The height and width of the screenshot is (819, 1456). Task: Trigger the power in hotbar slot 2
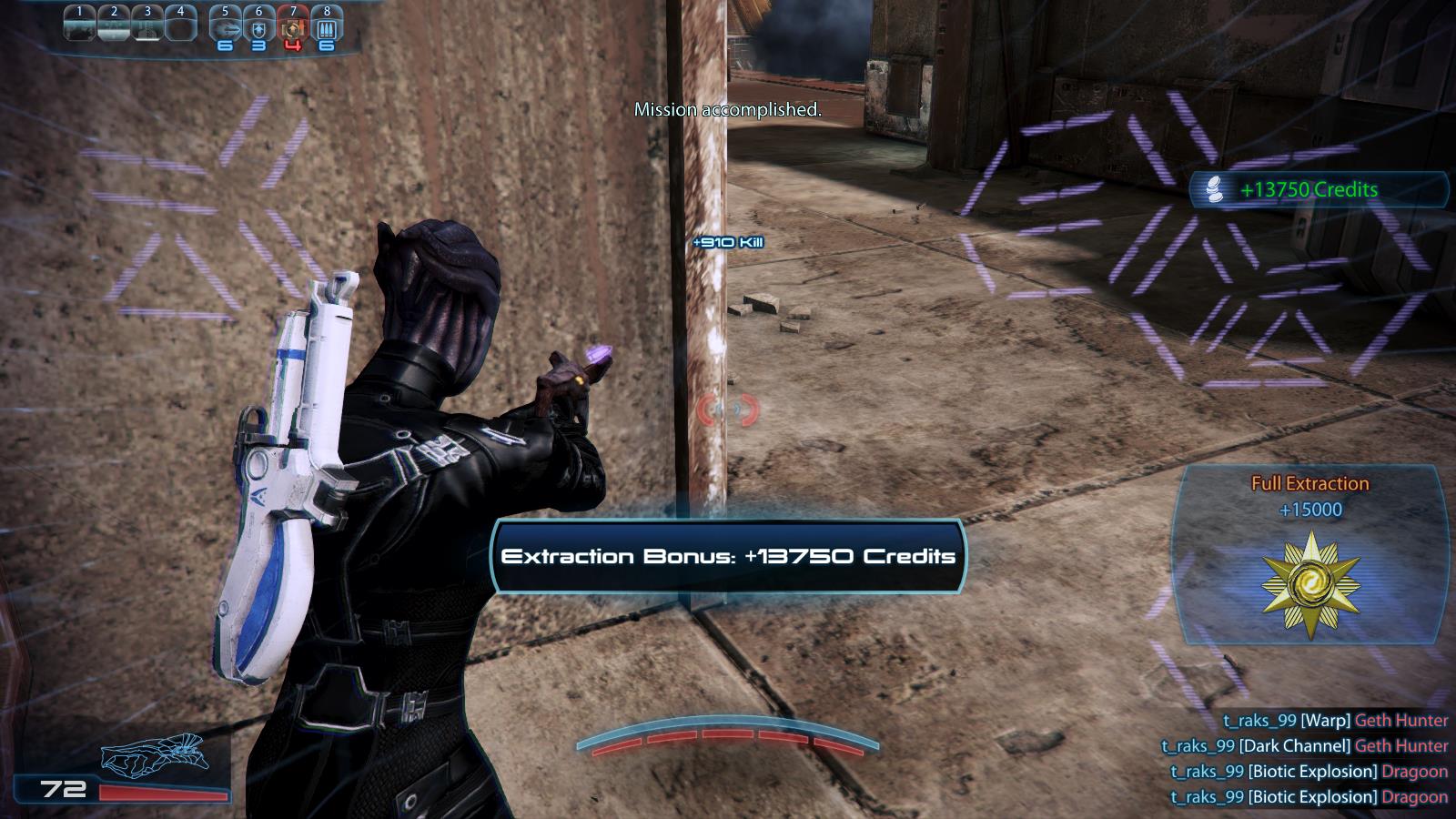114,25
